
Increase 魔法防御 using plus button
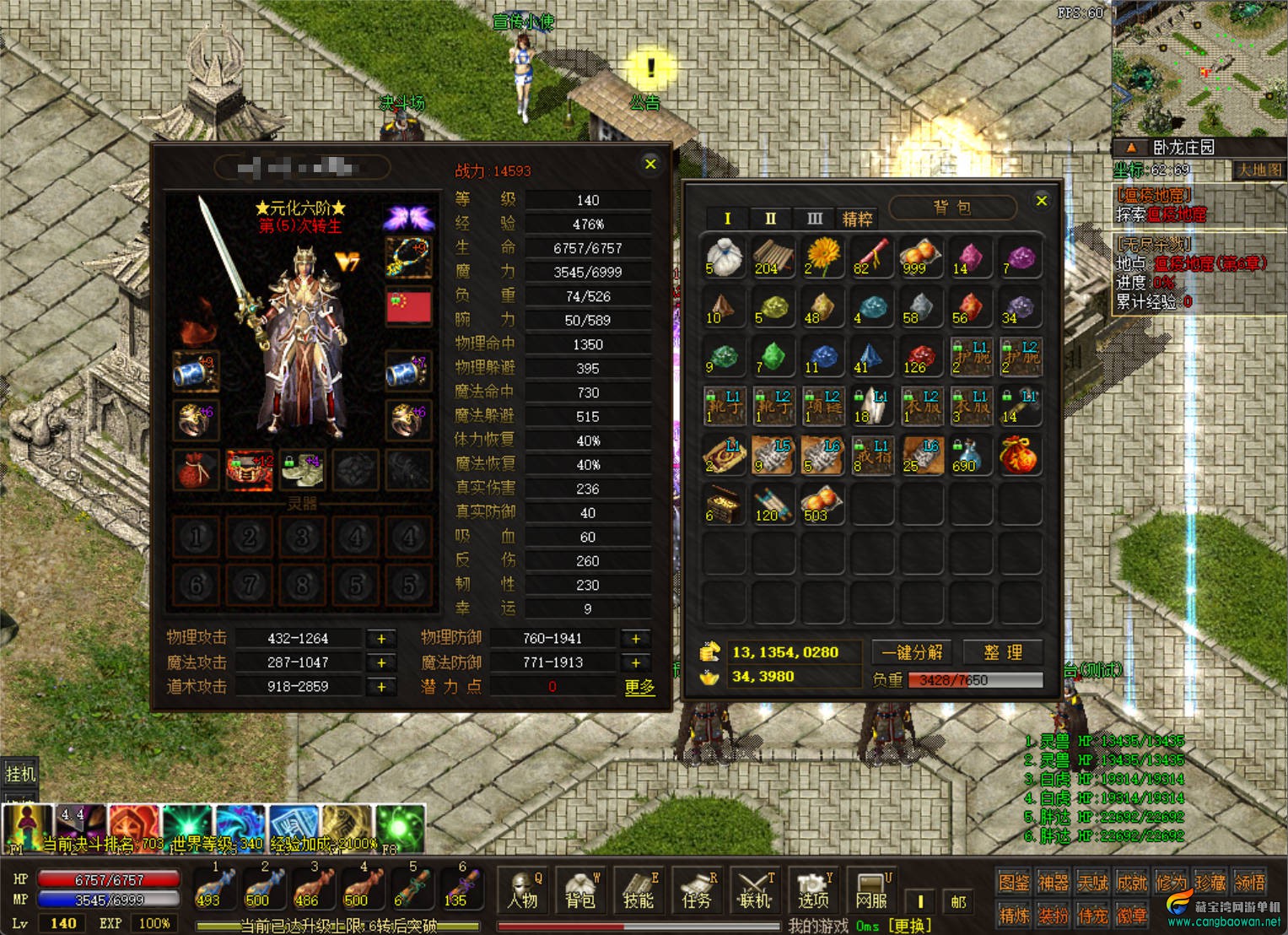636,662
